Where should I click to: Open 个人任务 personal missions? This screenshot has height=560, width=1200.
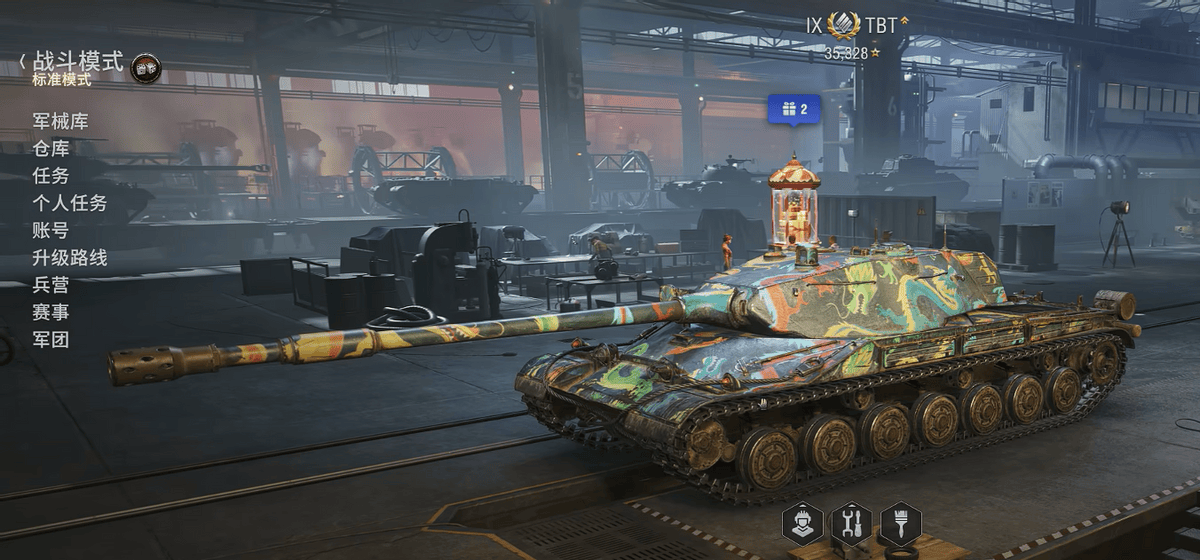click(69, 203)
